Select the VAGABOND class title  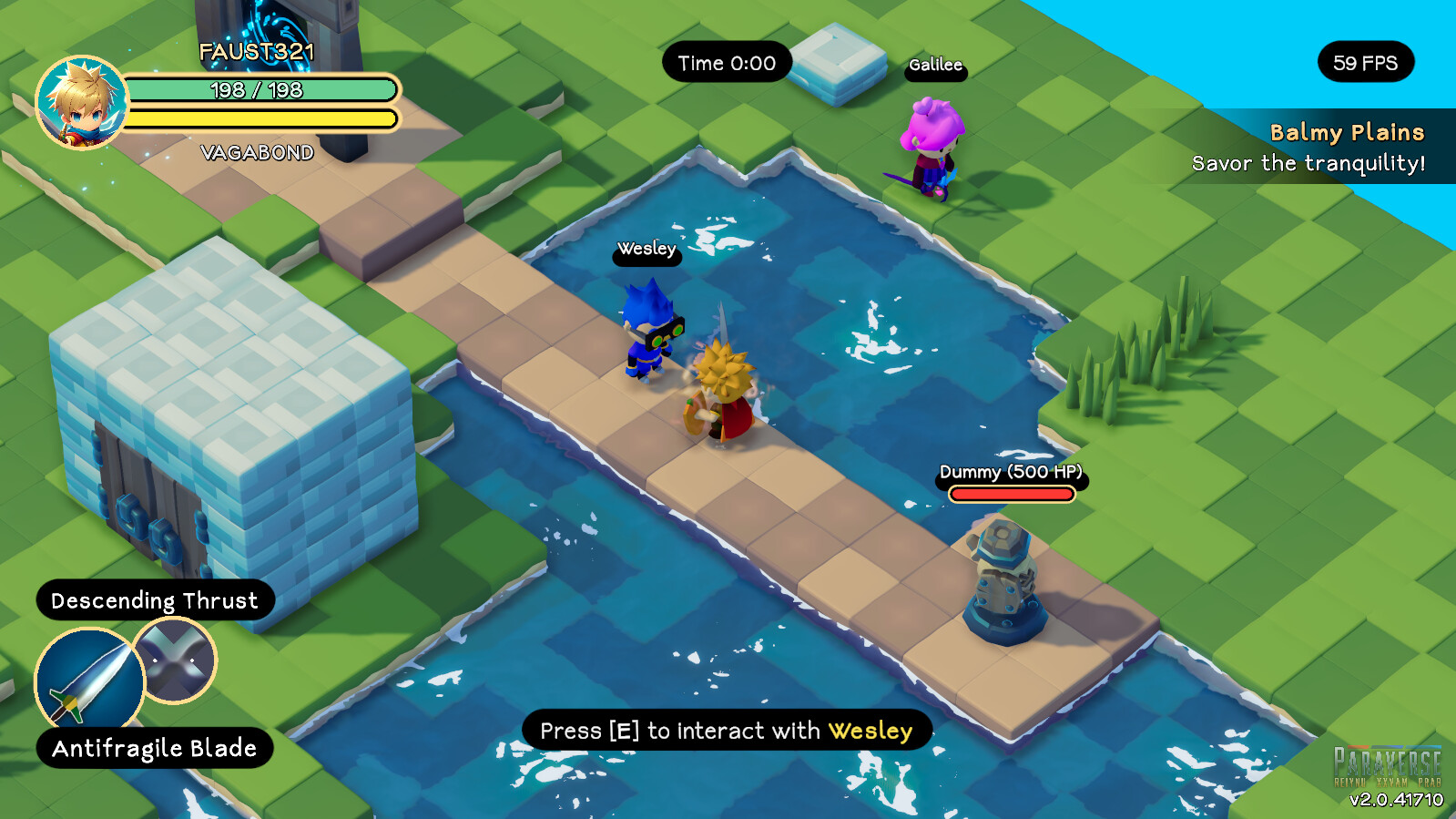click(257, 153)
